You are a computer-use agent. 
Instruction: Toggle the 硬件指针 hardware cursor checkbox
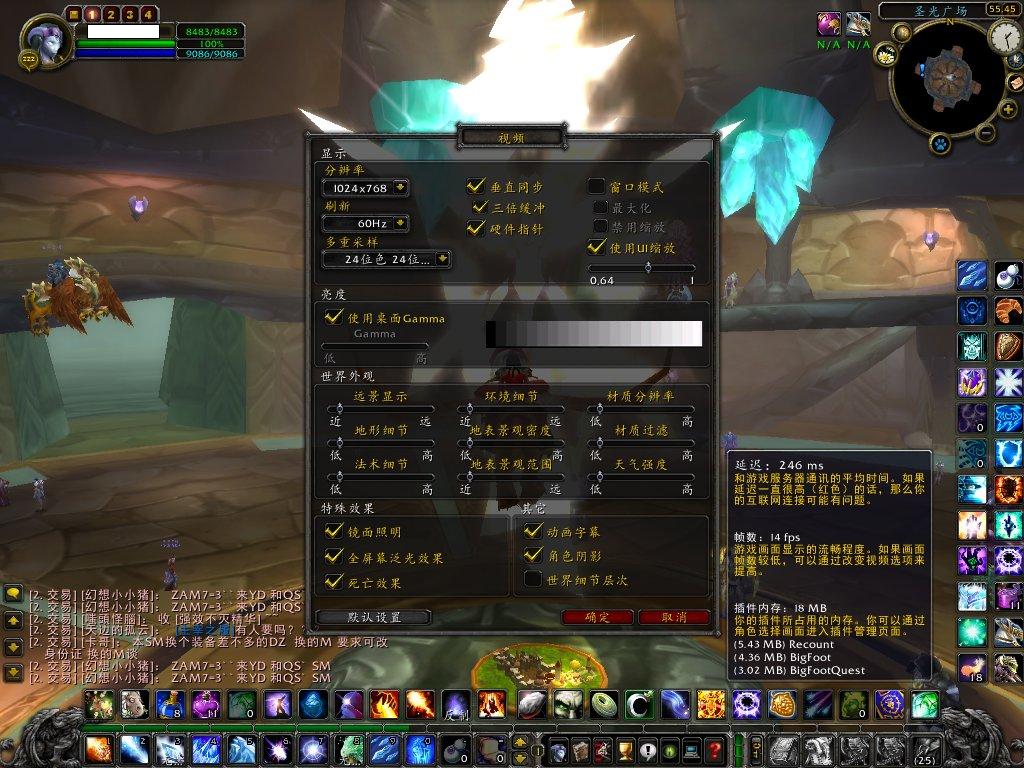click(476, 228)
